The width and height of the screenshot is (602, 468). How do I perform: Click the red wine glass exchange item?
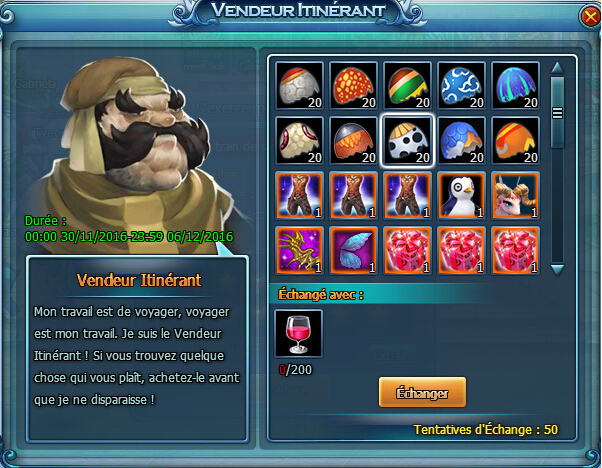point(299,335)
